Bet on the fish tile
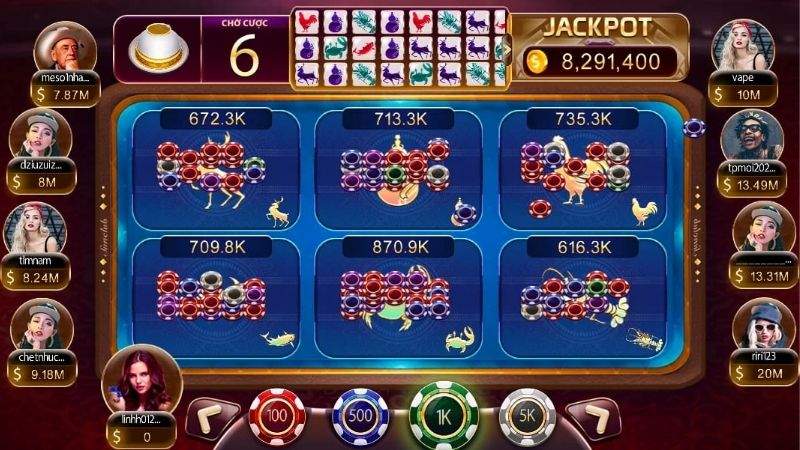This screenshot has width=800, height=450. pyautogui.click(x=216, y=295)
